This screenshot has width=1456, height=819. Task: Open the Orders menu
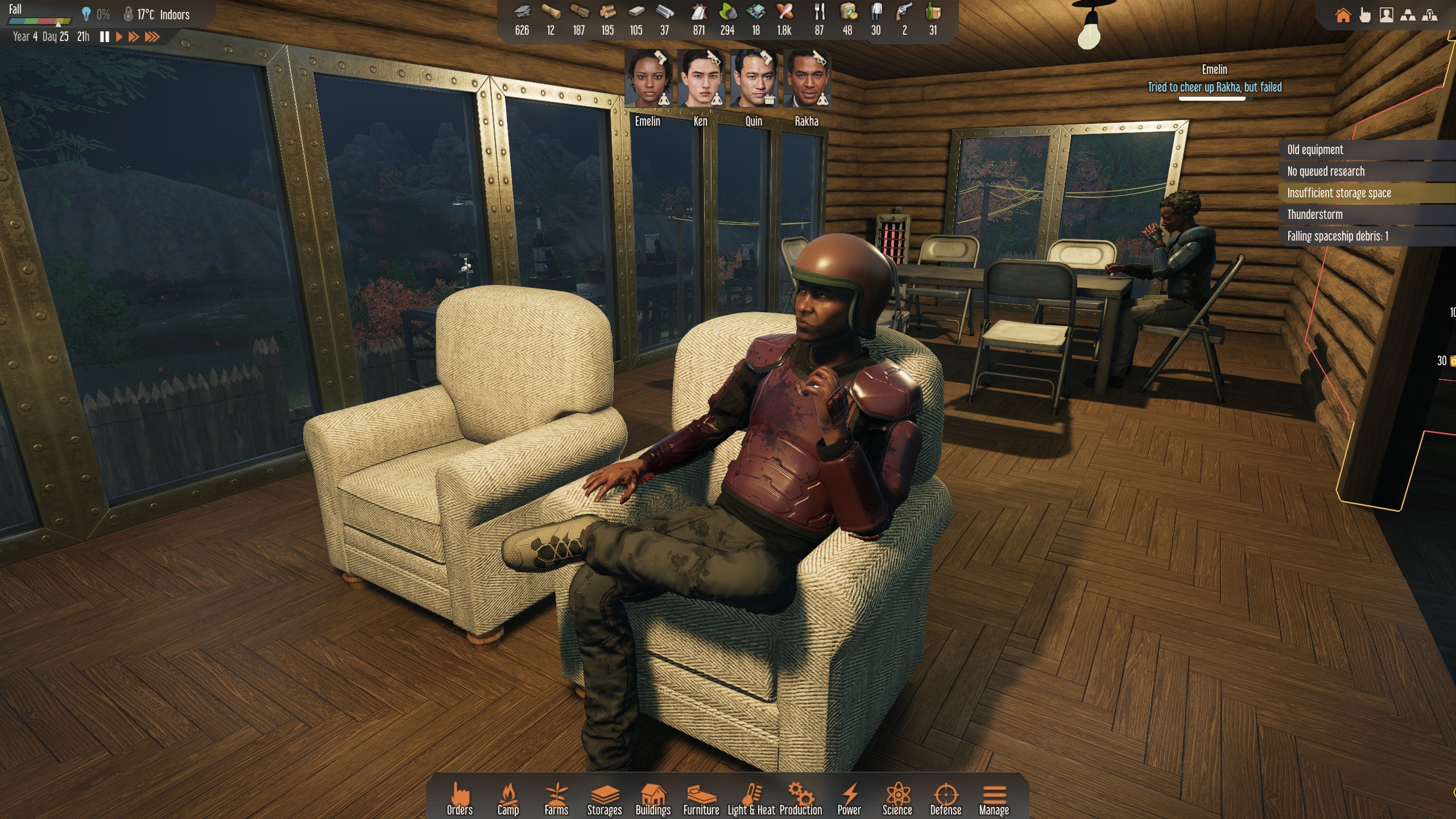tap(460, 799)
